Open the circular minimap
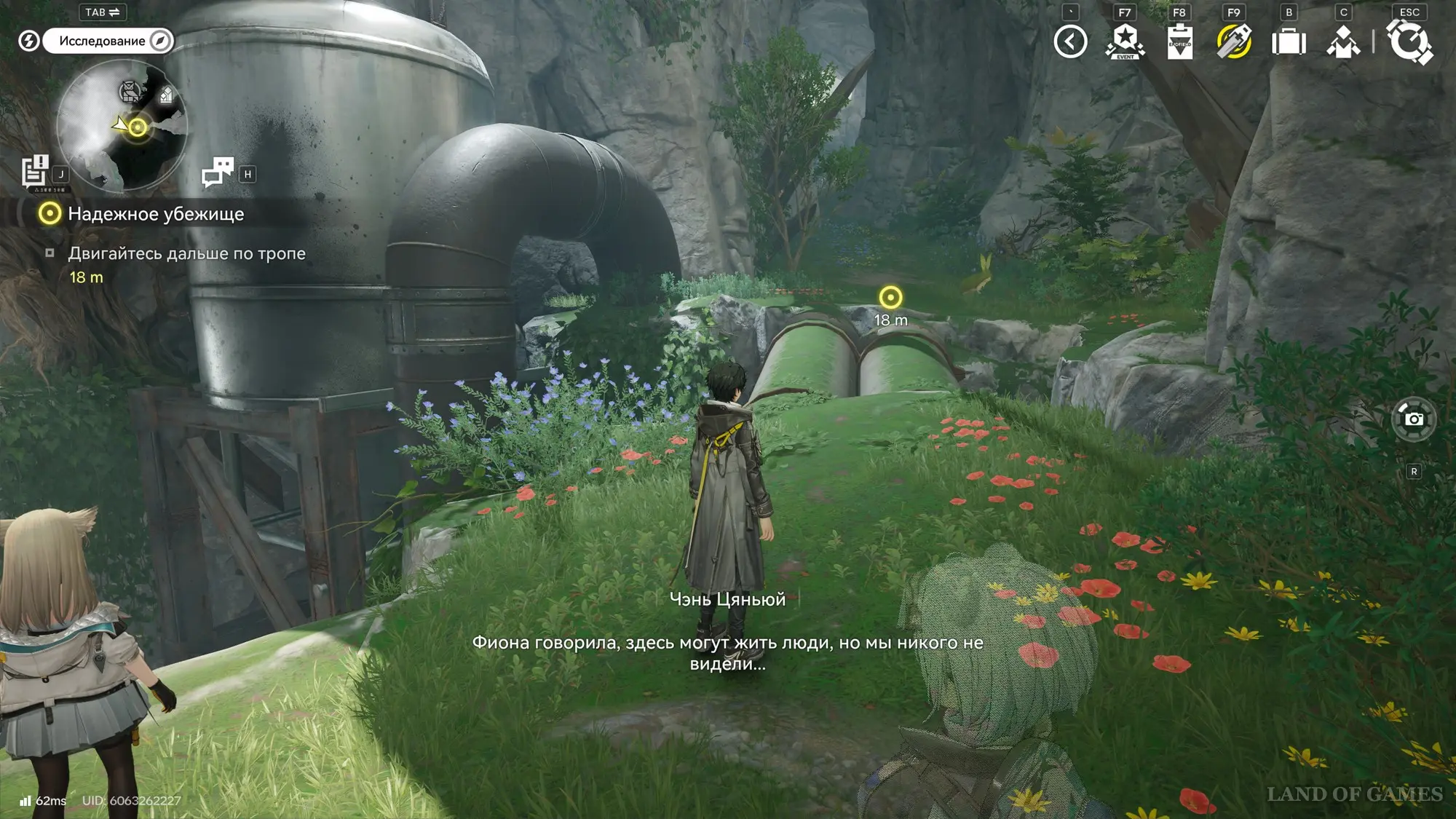 [x=122, y=124]
